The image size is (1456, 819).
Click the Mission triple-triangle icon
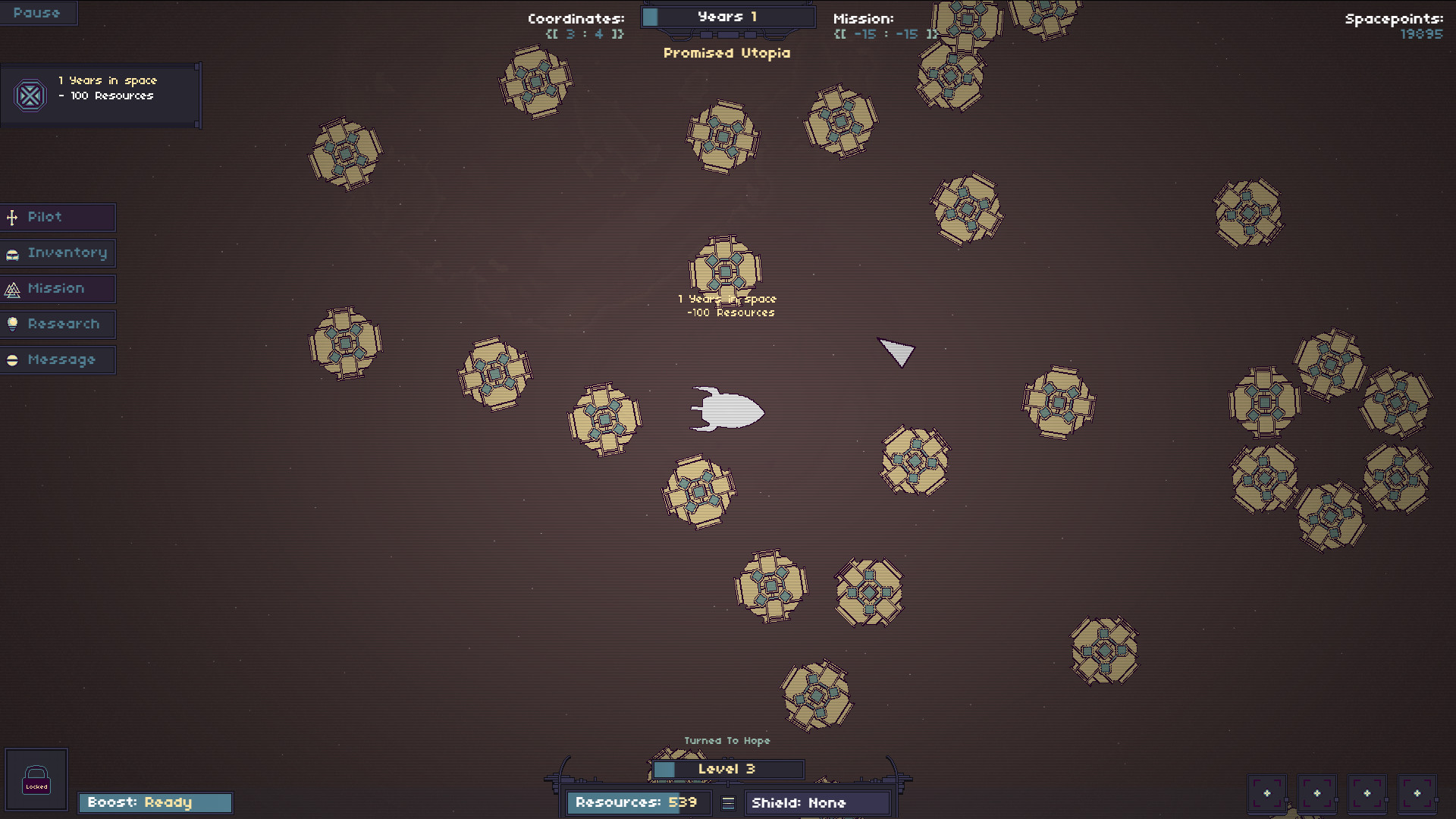point(11,288)
